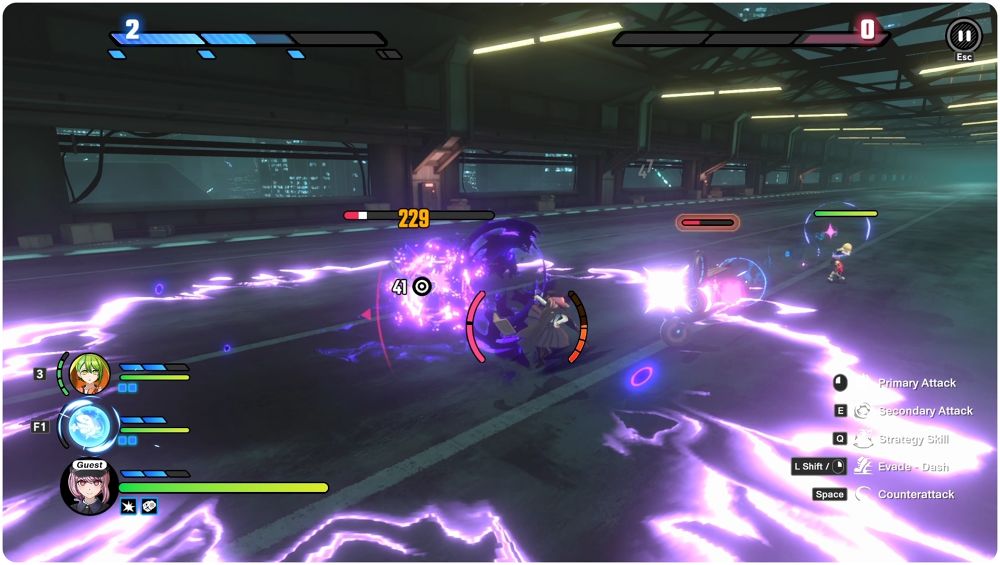
Task: Inspect the buff icon beside the starburst
Action: pos(149,507)
